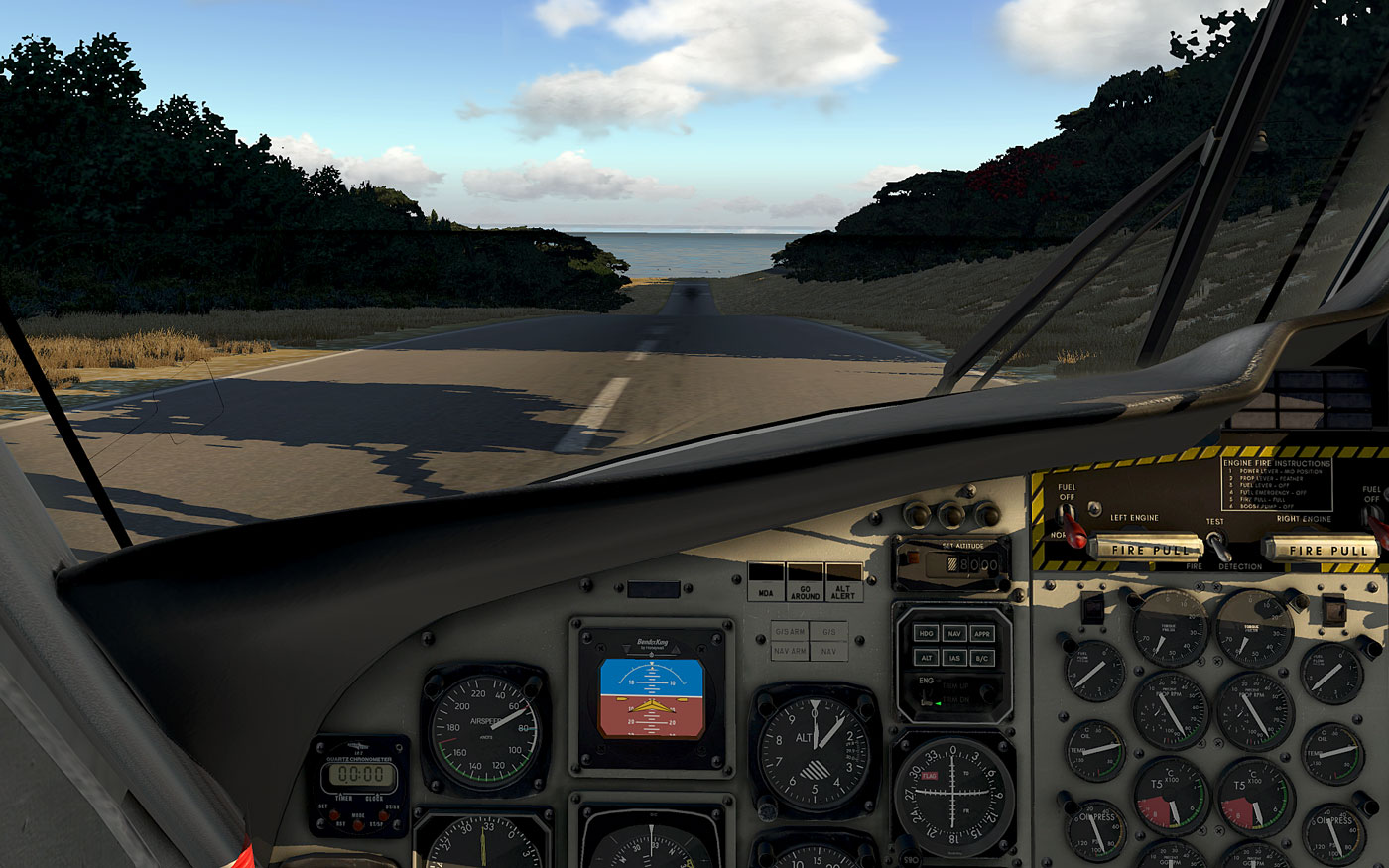The width and height of the screenshot is (1389, 868).
Task: Click the MDA annunciator button
Action: pos(765,583)
